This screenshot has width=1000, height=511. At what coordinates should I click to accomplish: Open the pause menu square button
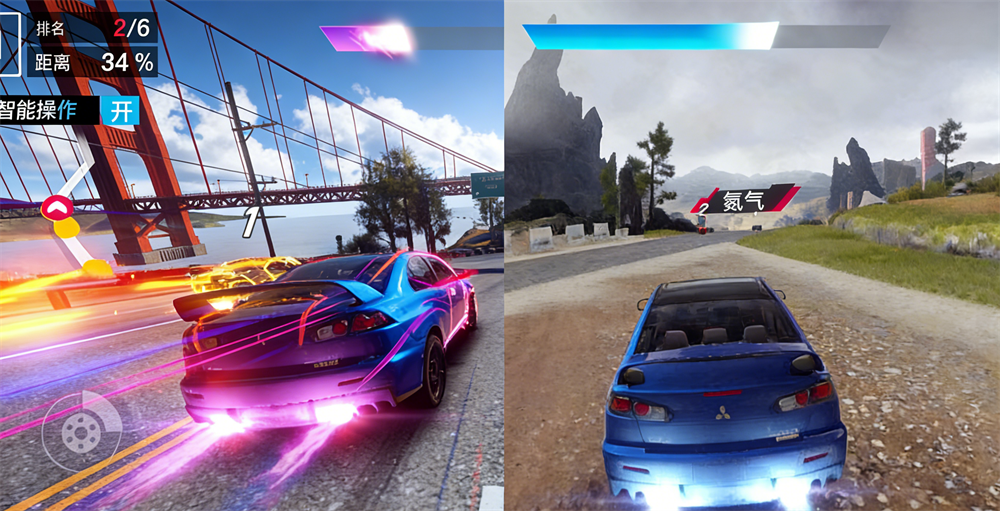pyautogui.click(x=9, y=40)
